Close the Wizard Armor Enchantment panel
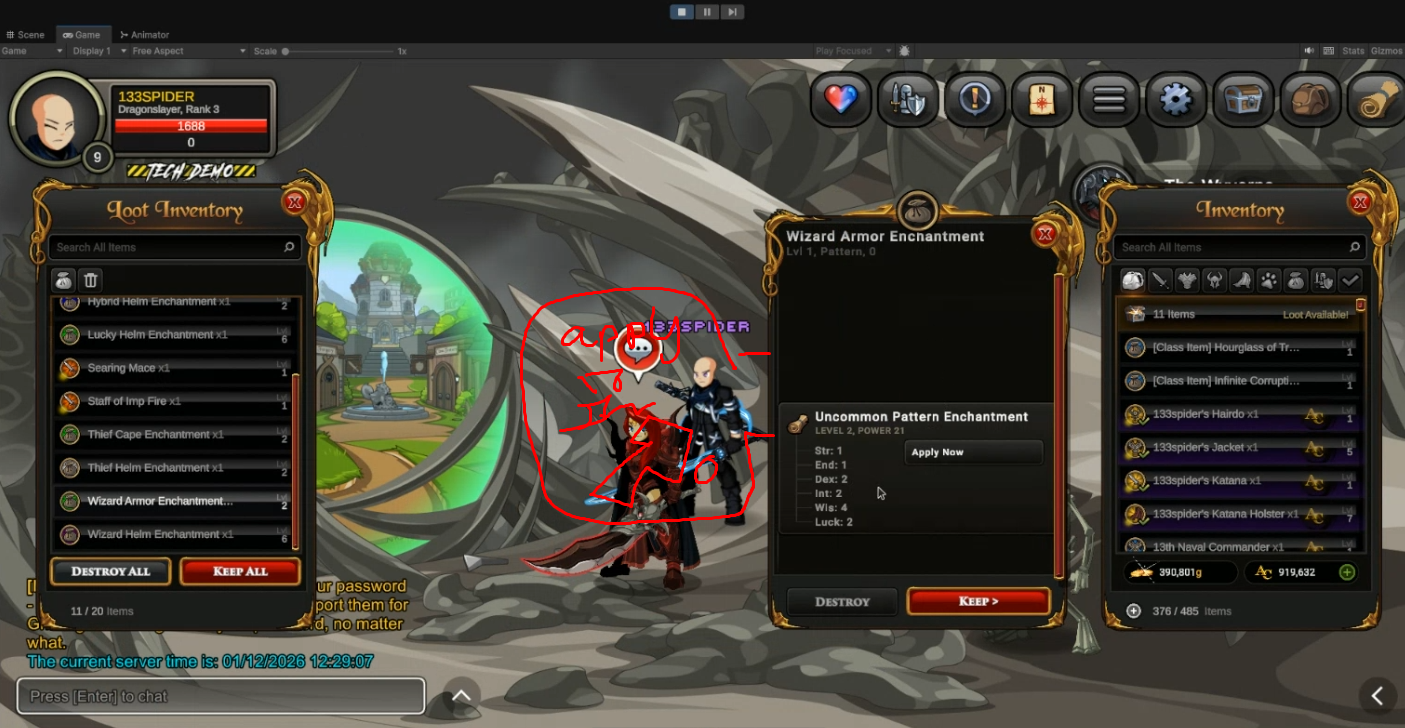 click(x=1045, y=234)
